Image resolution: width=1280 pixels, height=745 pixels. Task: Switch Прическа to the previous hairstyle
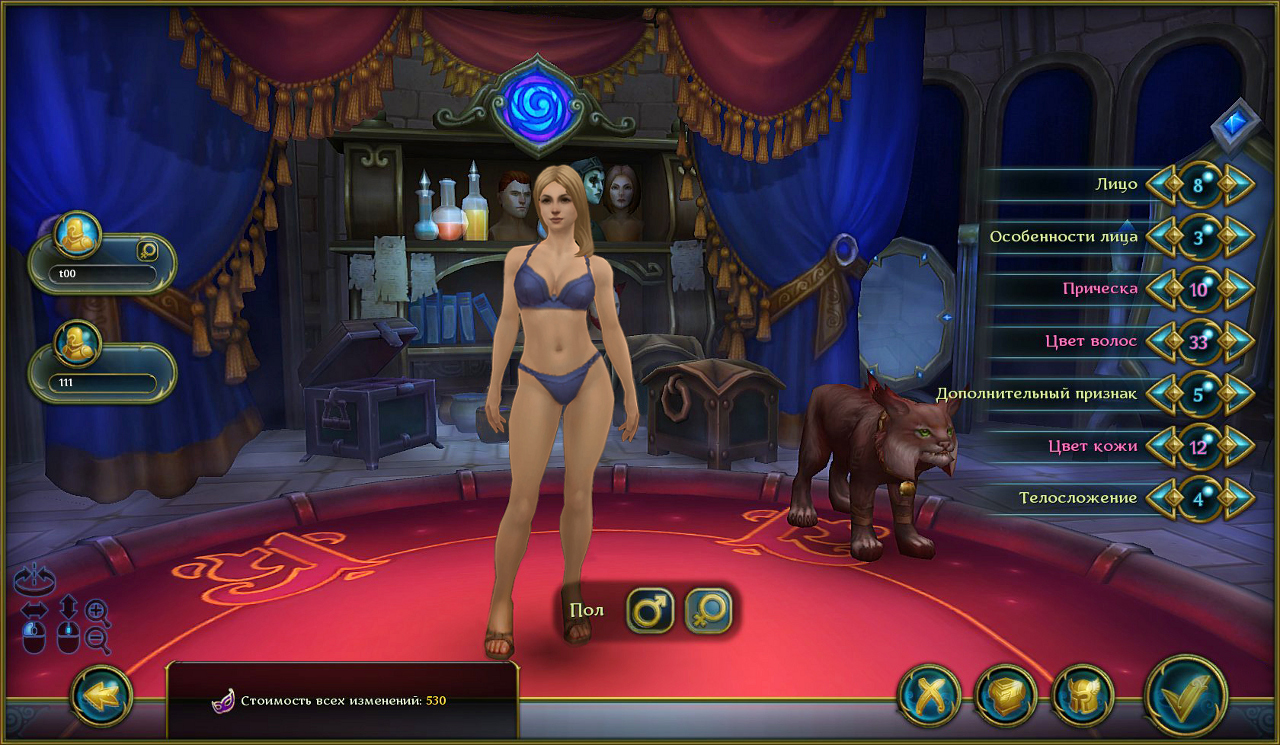point(1162,289)
